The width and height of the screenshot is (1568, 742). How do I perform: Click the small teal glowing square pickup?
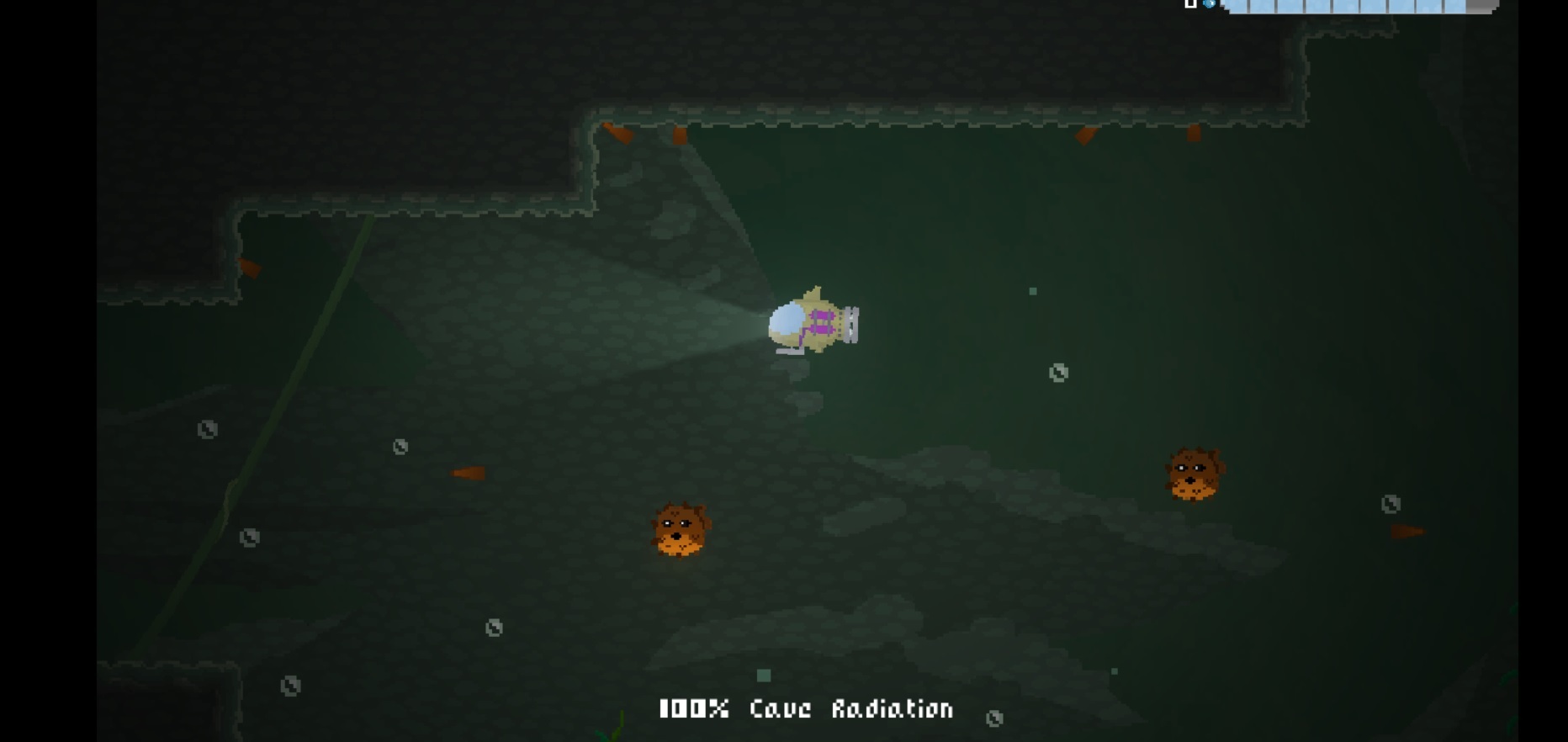[x=764, y=675]
